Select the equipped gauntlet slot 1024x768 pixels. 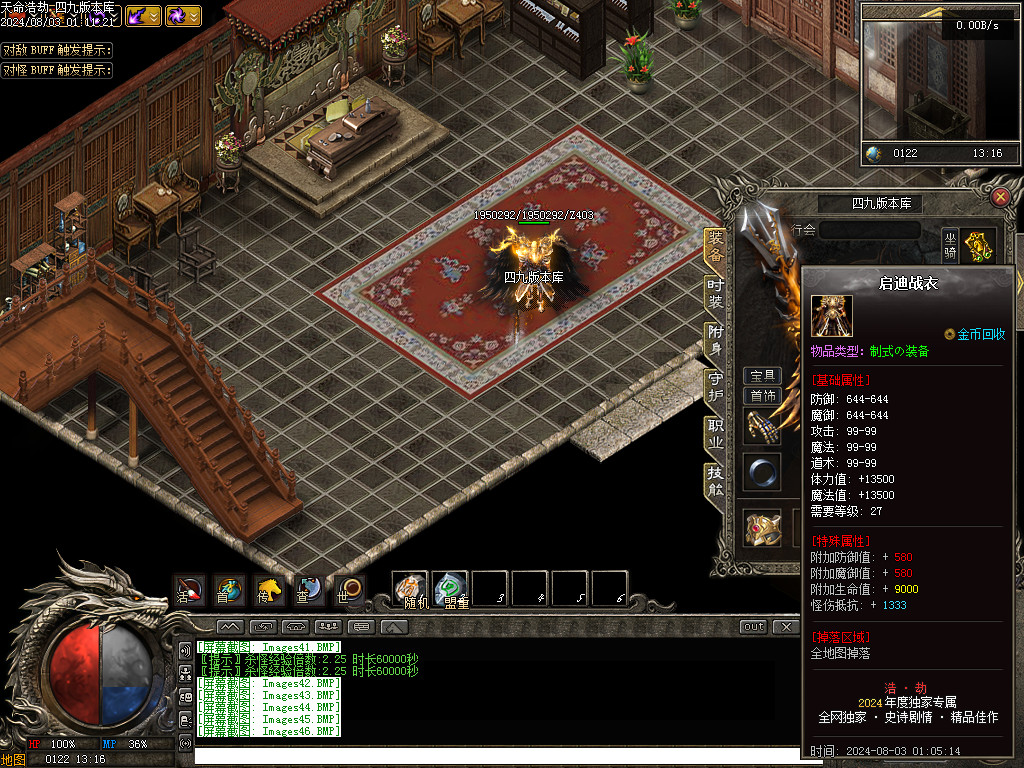(x=761, y=427)
